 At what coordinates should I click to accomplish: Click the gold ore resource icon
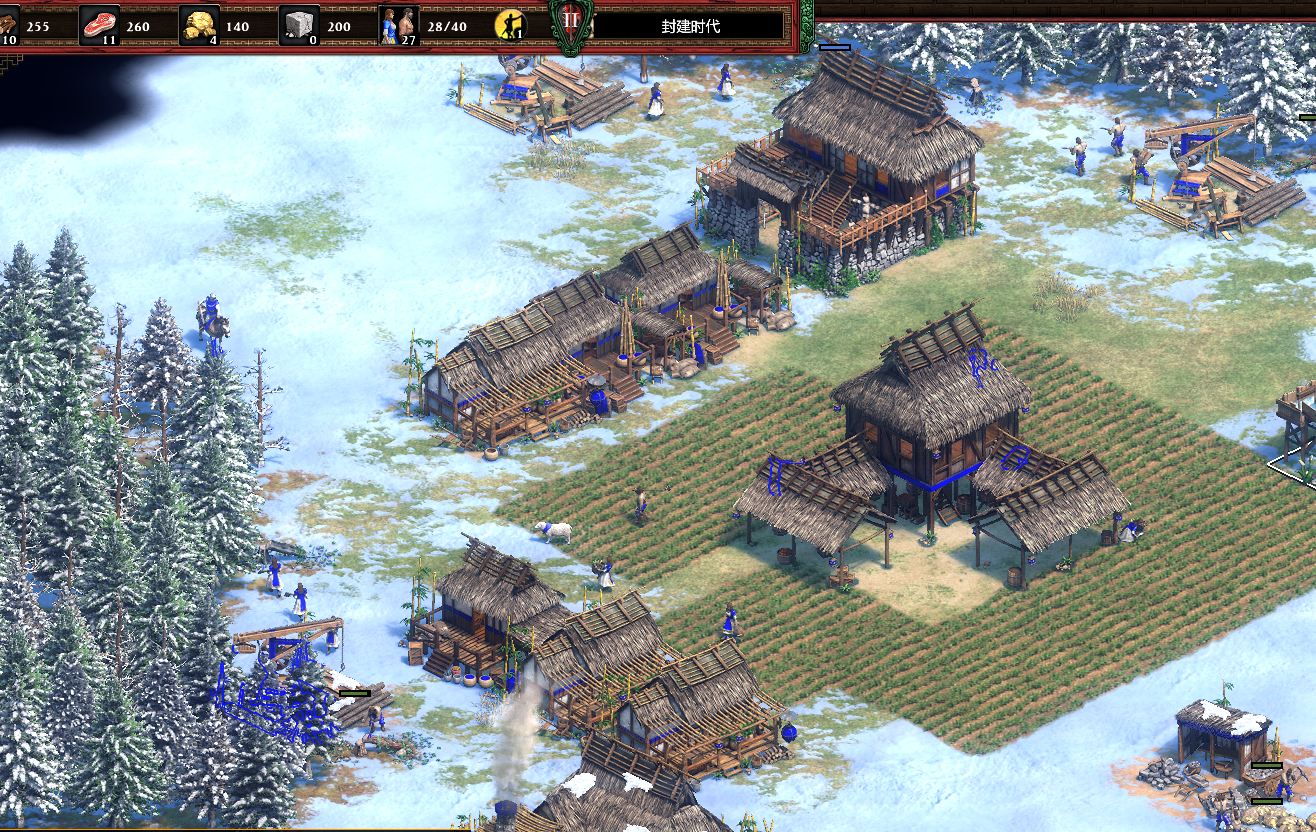click(x=199, y=25)
